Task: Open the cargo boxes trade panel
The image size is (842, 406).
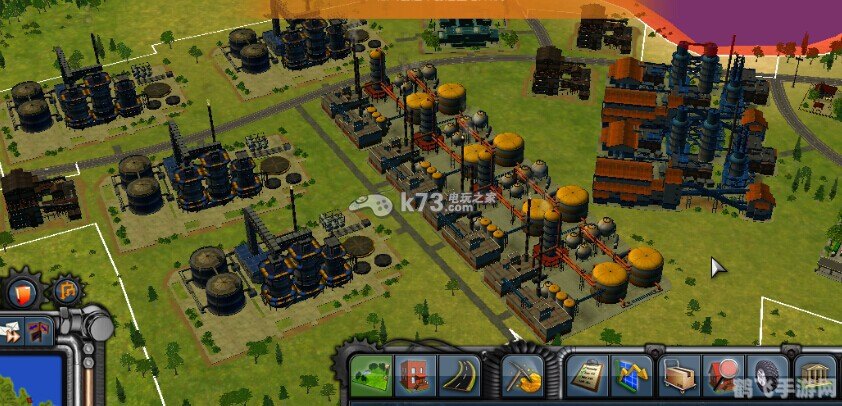Action: (679, 377)
